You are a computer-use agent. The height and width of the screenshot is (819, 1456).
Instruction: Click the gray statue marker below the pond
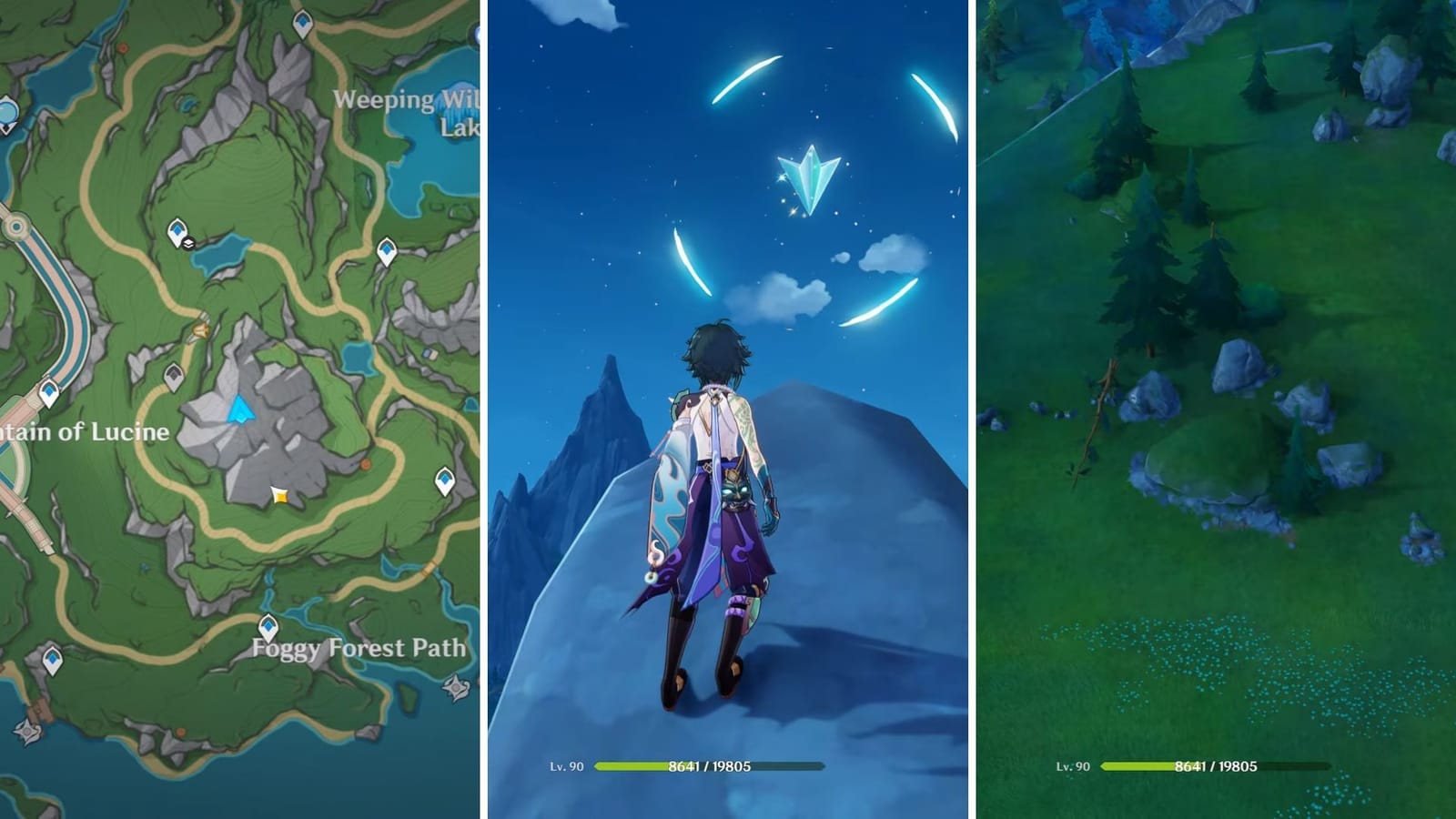172,375
